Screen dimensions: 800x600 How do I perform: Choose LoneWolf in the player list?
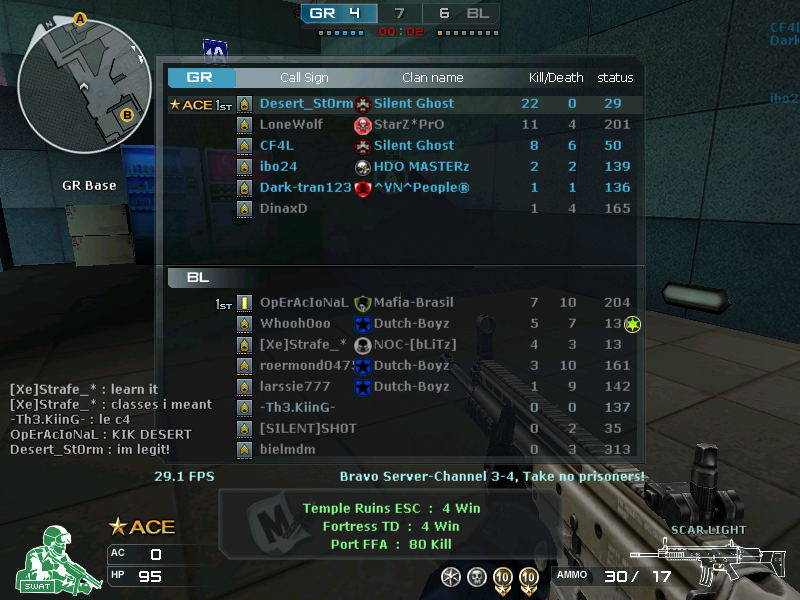(x=400, y=125)
